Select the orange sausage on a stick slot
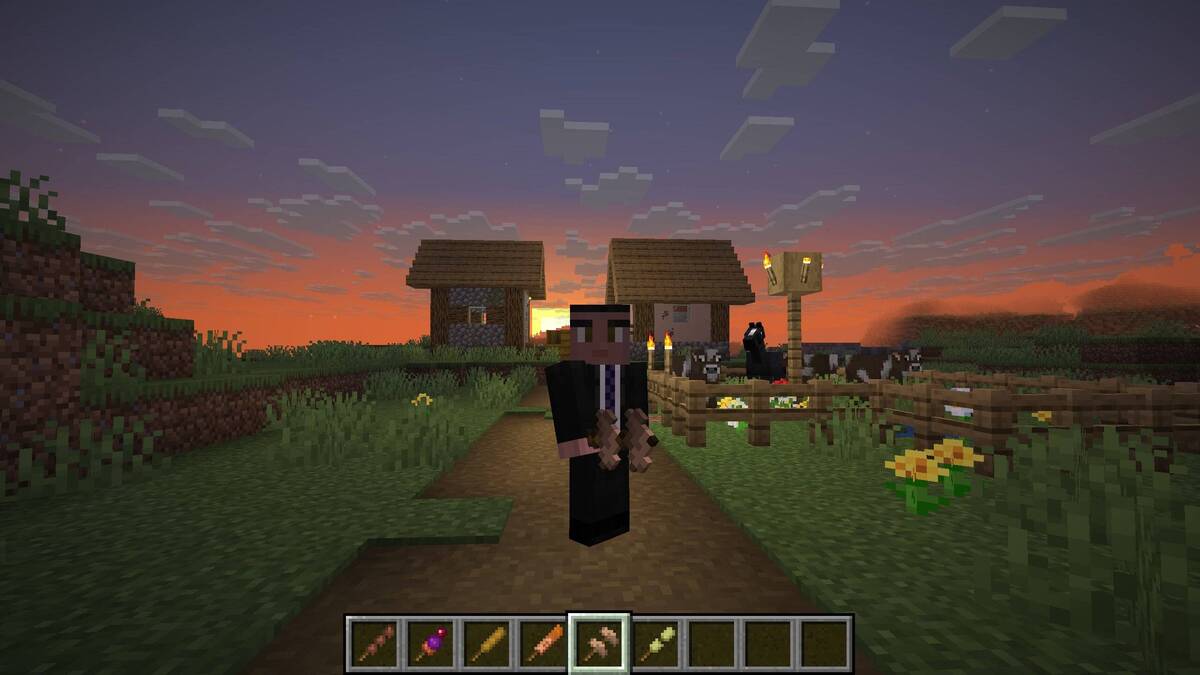The image size is (1200, 675). [x=542, y=642]
